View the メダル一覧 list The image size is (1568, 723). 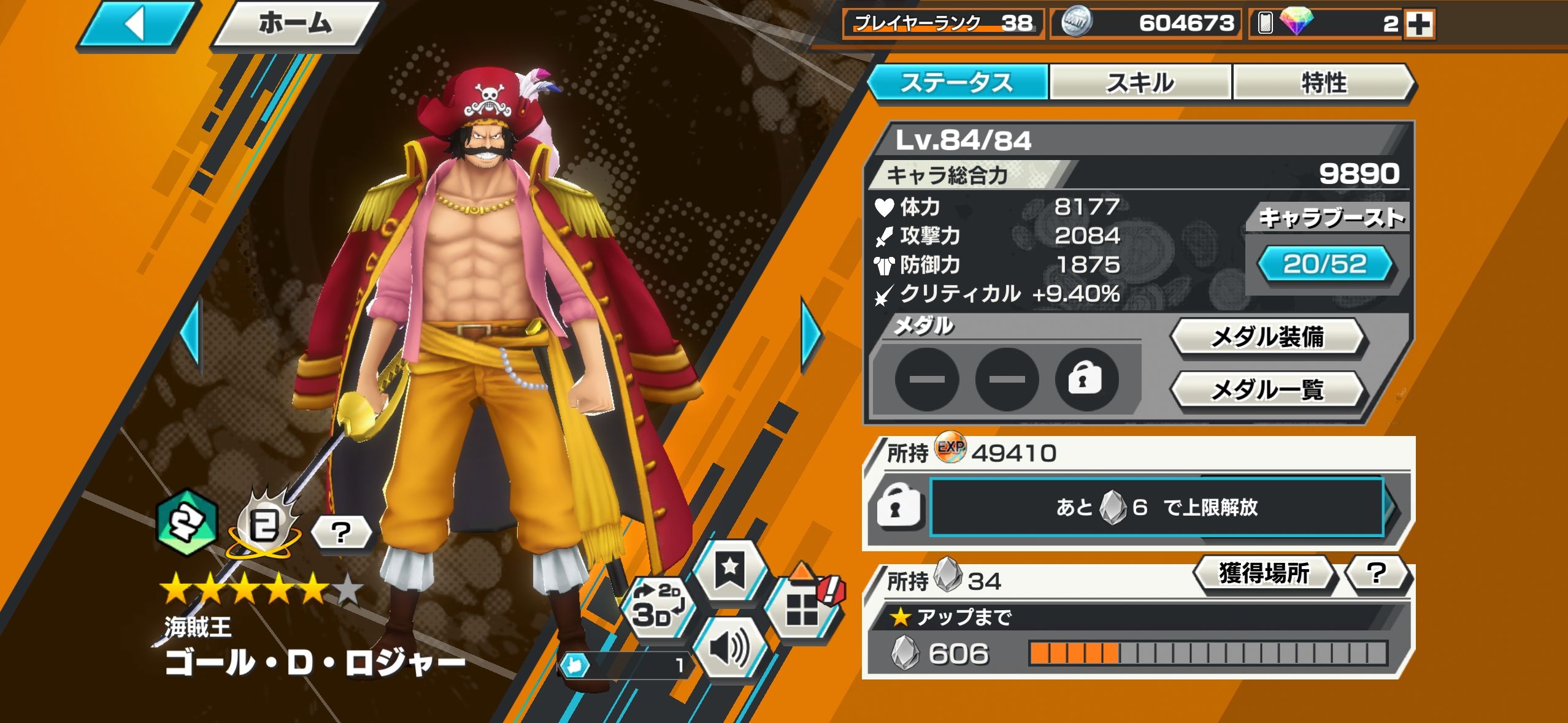1267,389
